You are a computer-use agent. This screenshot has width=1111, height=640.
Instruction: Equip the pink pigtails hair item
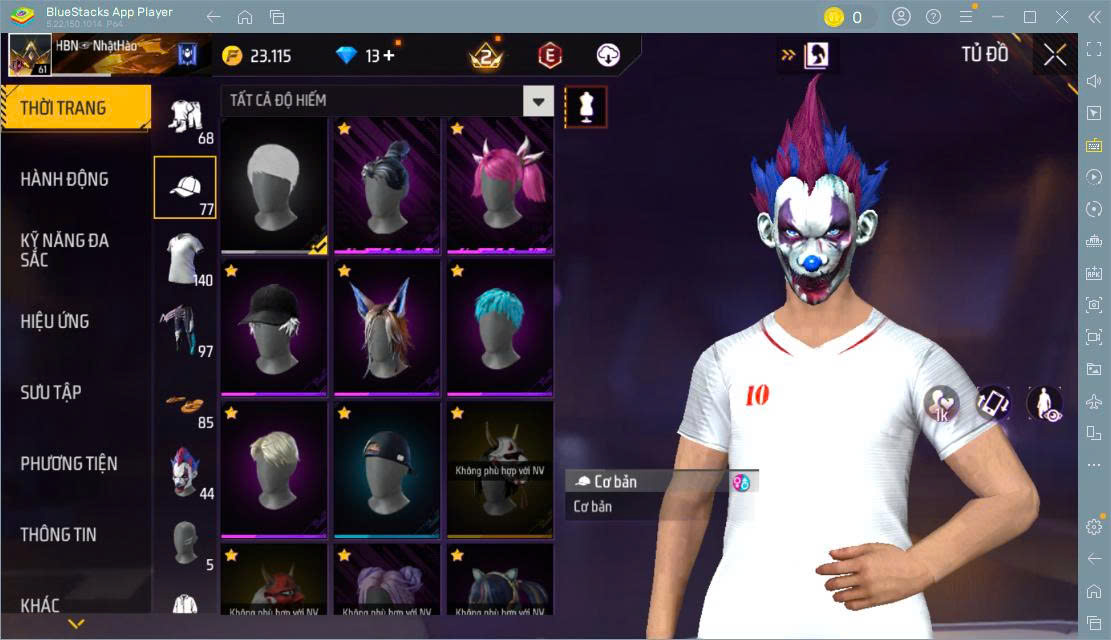click(499, 185)
